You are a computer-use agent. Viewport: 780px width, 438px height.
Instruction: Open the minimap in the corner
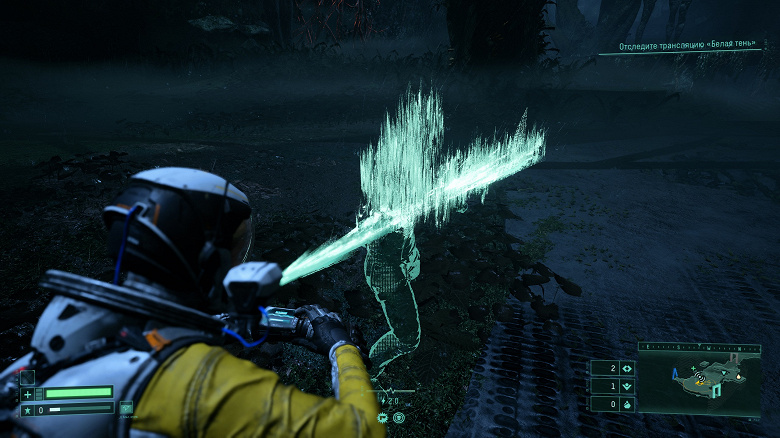[x=699, y=383]
